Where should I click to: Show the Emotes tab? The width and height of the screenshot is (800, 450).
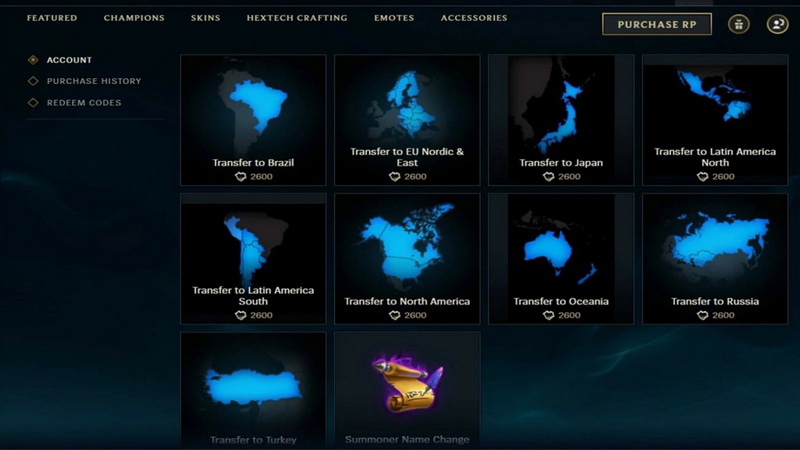[x=394, y=18]
